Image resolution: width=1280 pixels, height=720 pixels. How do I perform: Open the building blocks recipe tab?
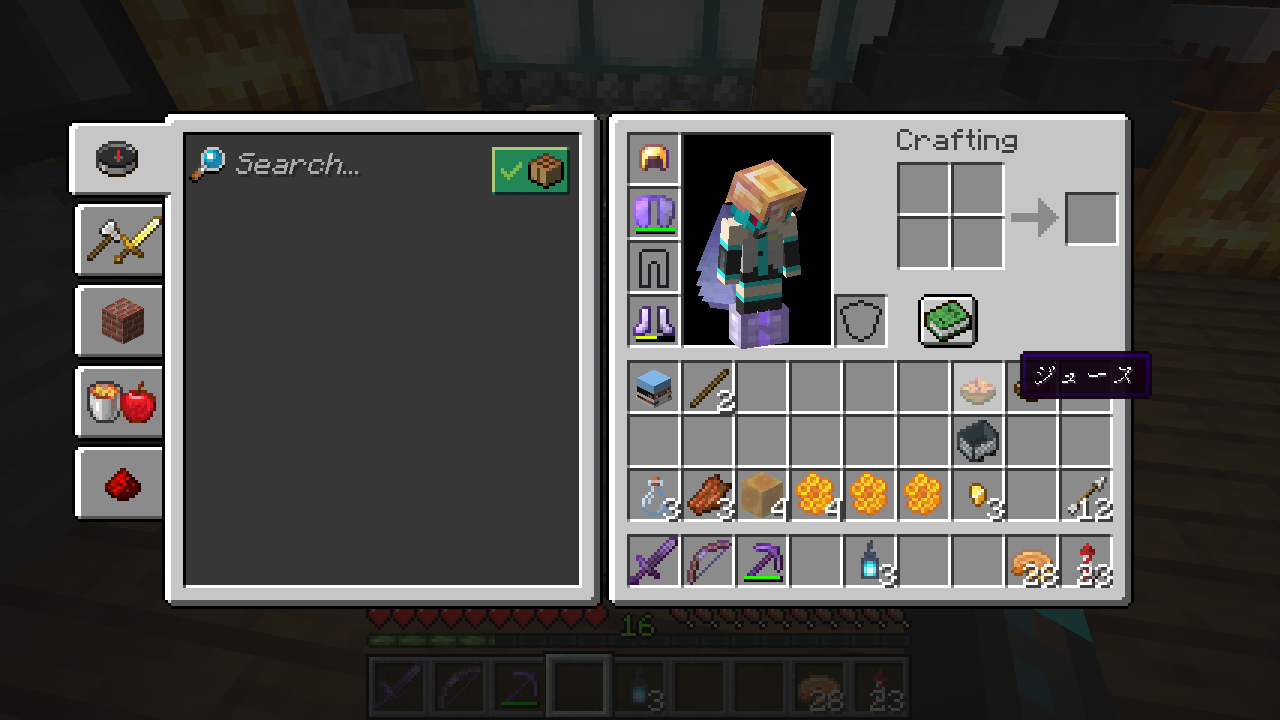tap(121, 321)
